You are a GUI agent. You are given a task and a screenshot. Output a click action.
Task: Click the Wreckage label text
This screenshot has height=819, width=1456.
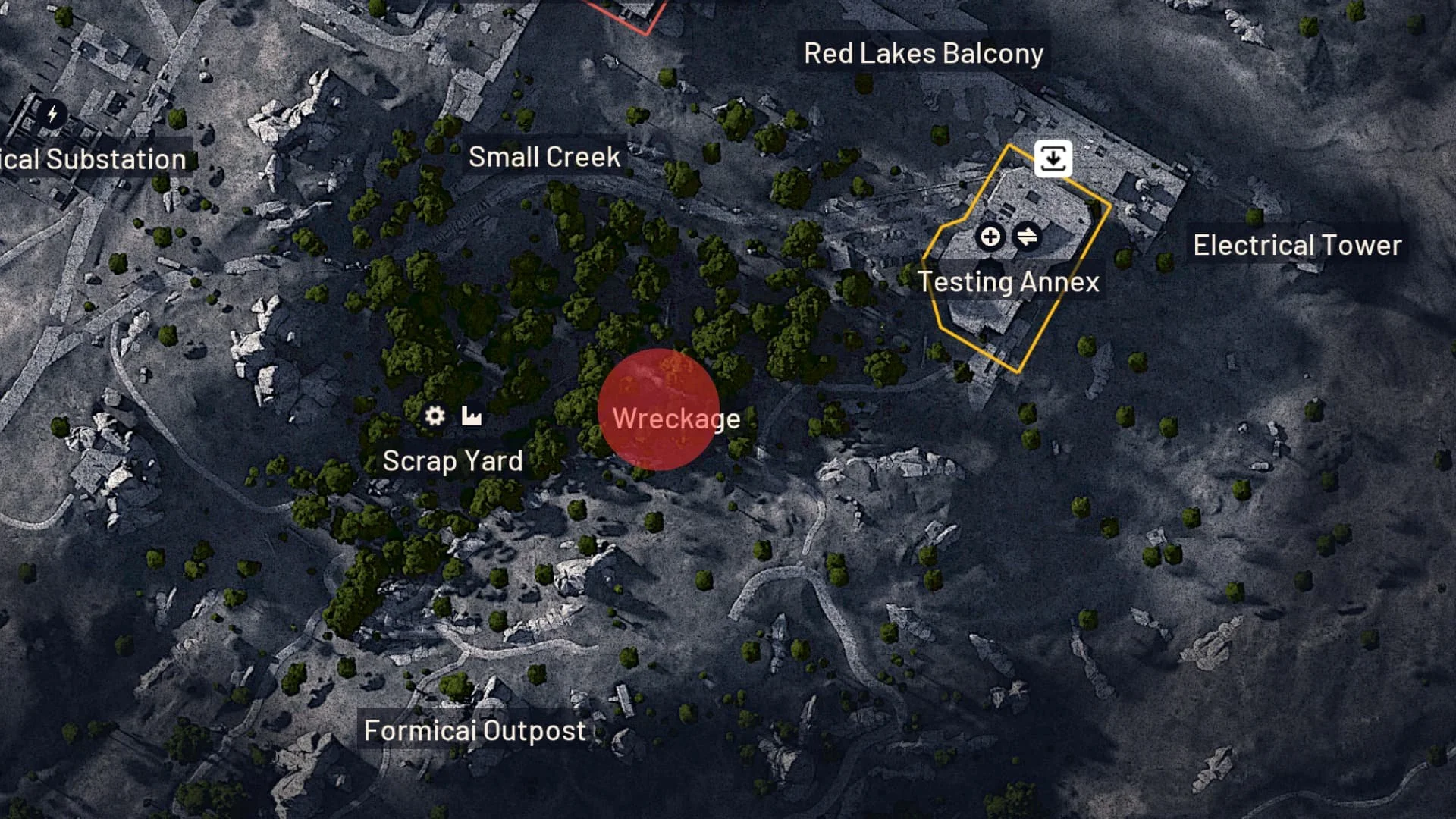click(x=677, y=418)
